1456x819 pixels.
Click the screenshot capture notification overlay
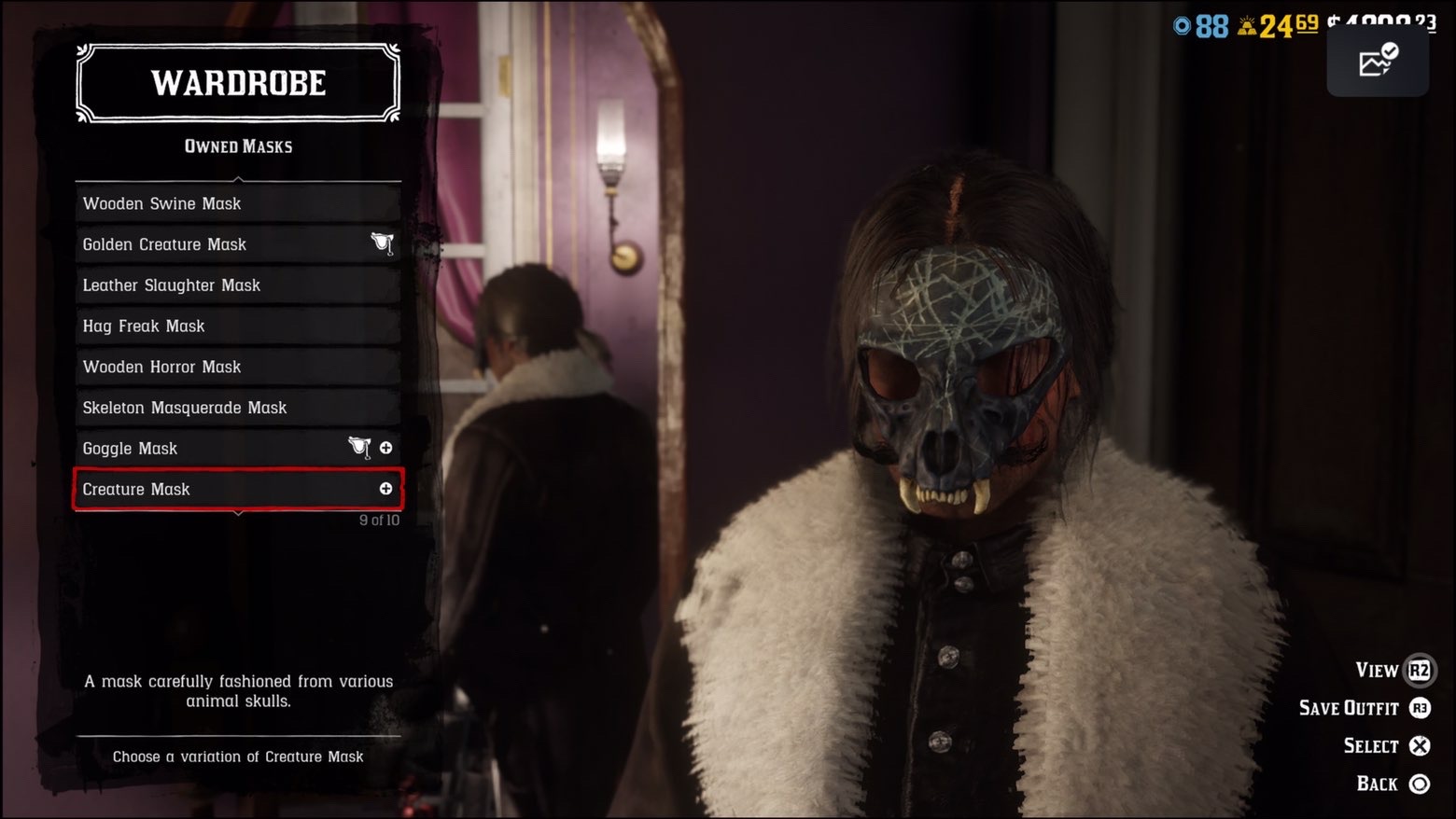pos(1377,62)
